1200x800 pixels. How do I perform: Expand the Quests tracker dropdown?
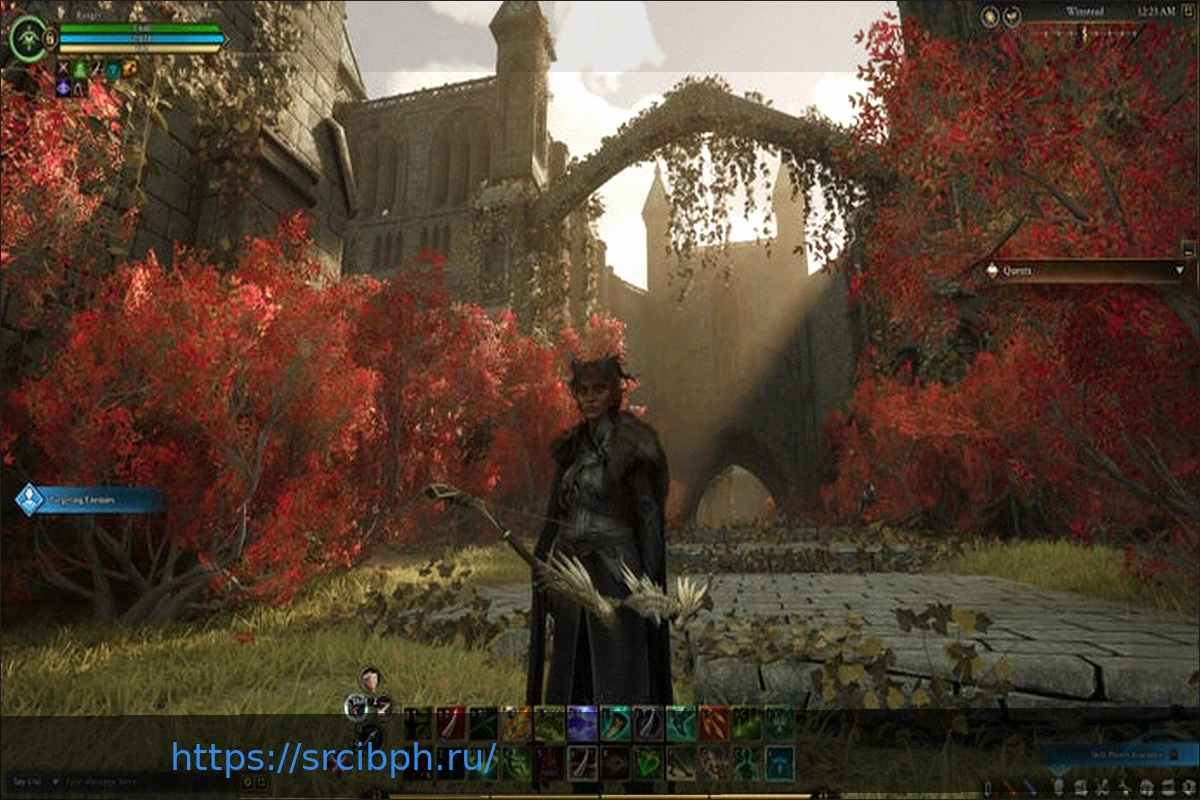(x=1181, y=270)
